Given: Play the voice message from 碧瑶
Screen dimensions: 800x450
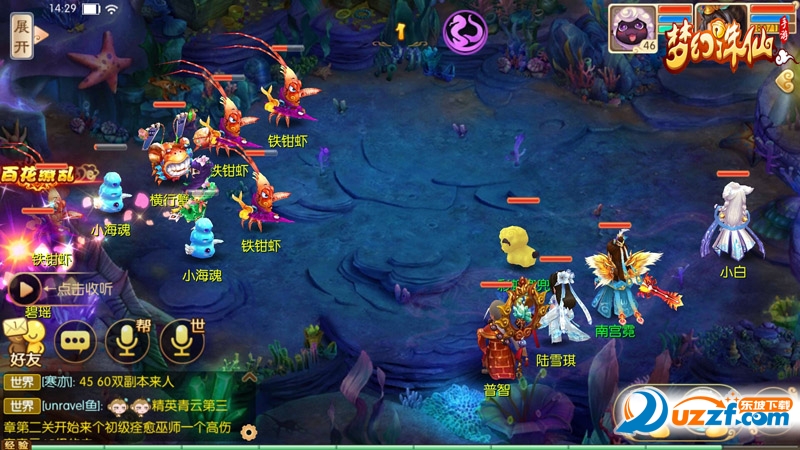Looking at the screenshot, I should [x=25, y=289].
